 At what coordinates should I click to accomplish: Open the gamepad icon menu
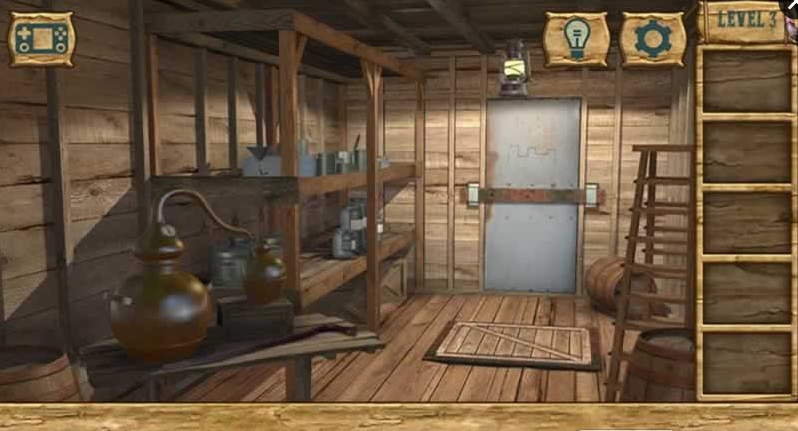pos(41,39)
